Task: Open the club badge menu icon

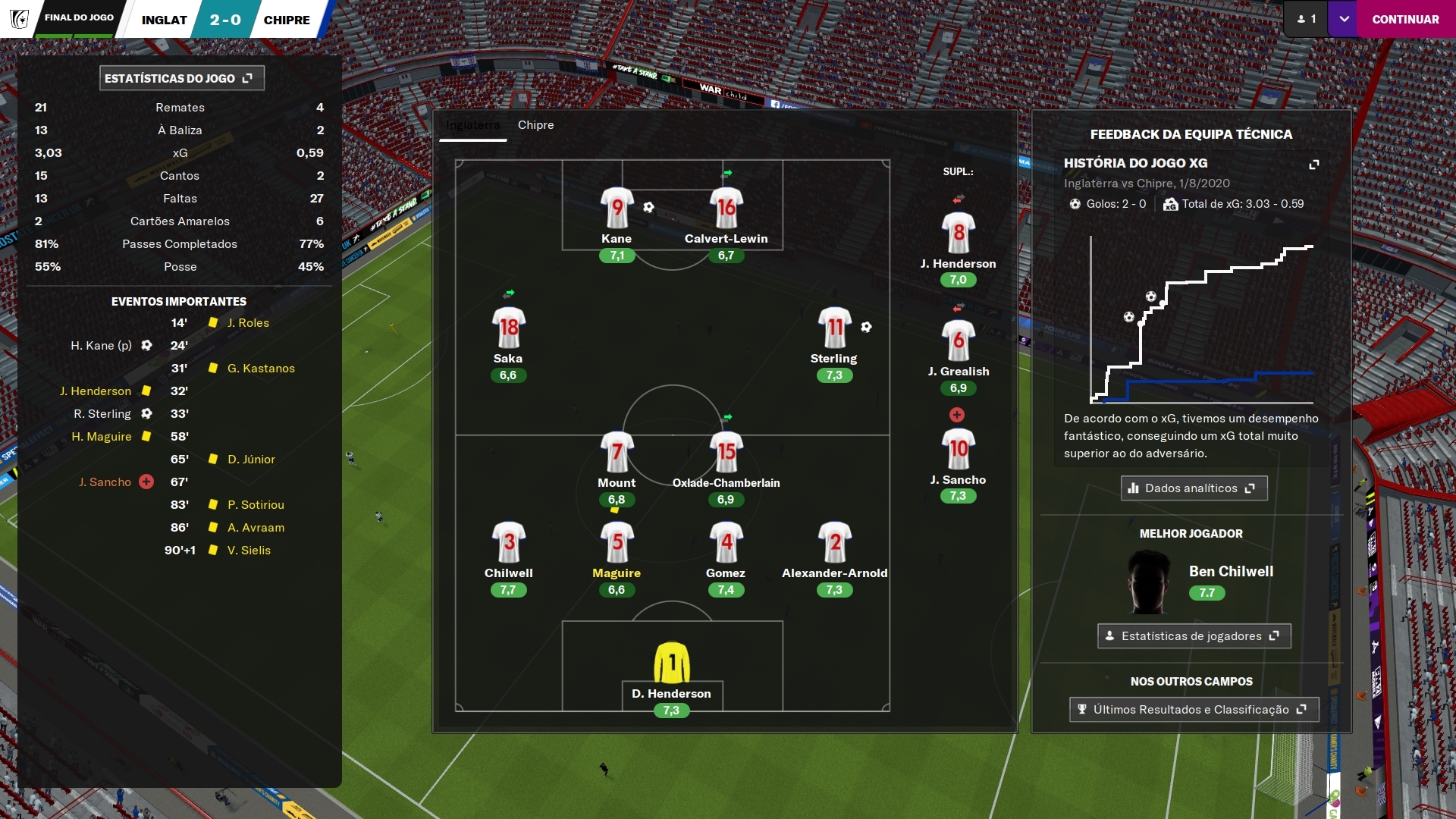Action: (x=19, y=19)
